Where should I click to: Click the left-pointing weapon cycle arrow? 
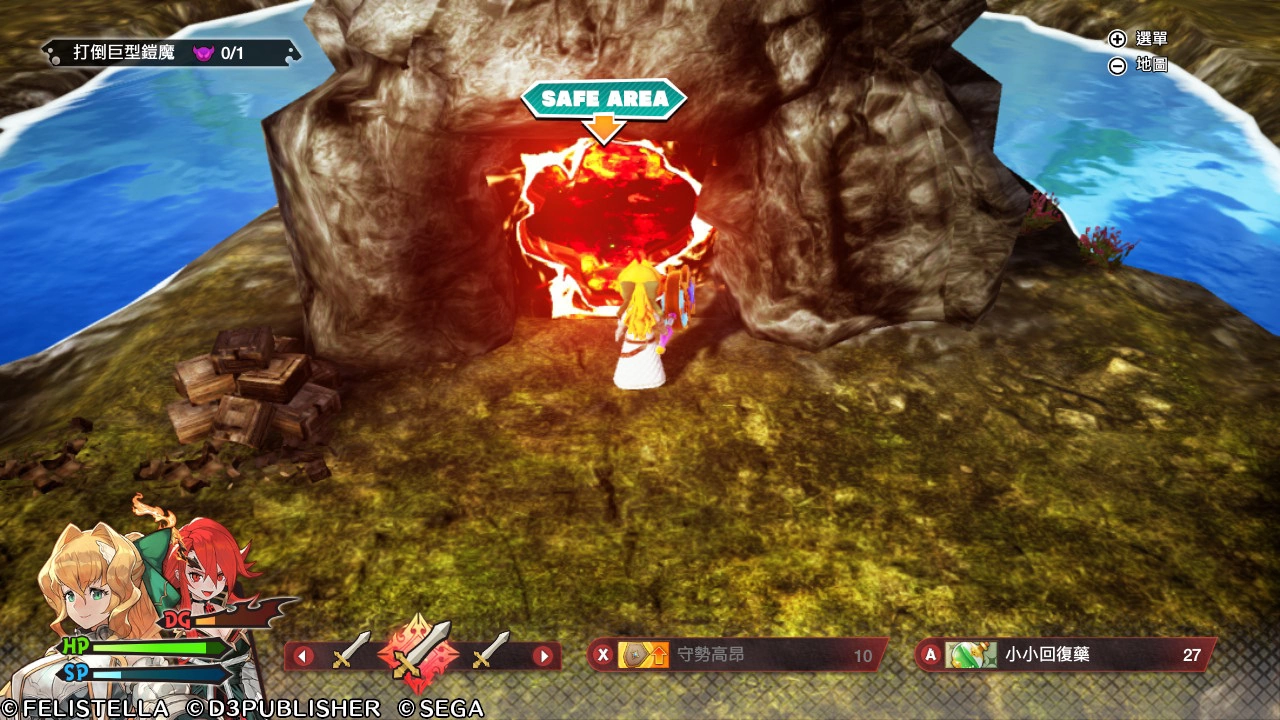pyautogui.click(x=303, y=657)
